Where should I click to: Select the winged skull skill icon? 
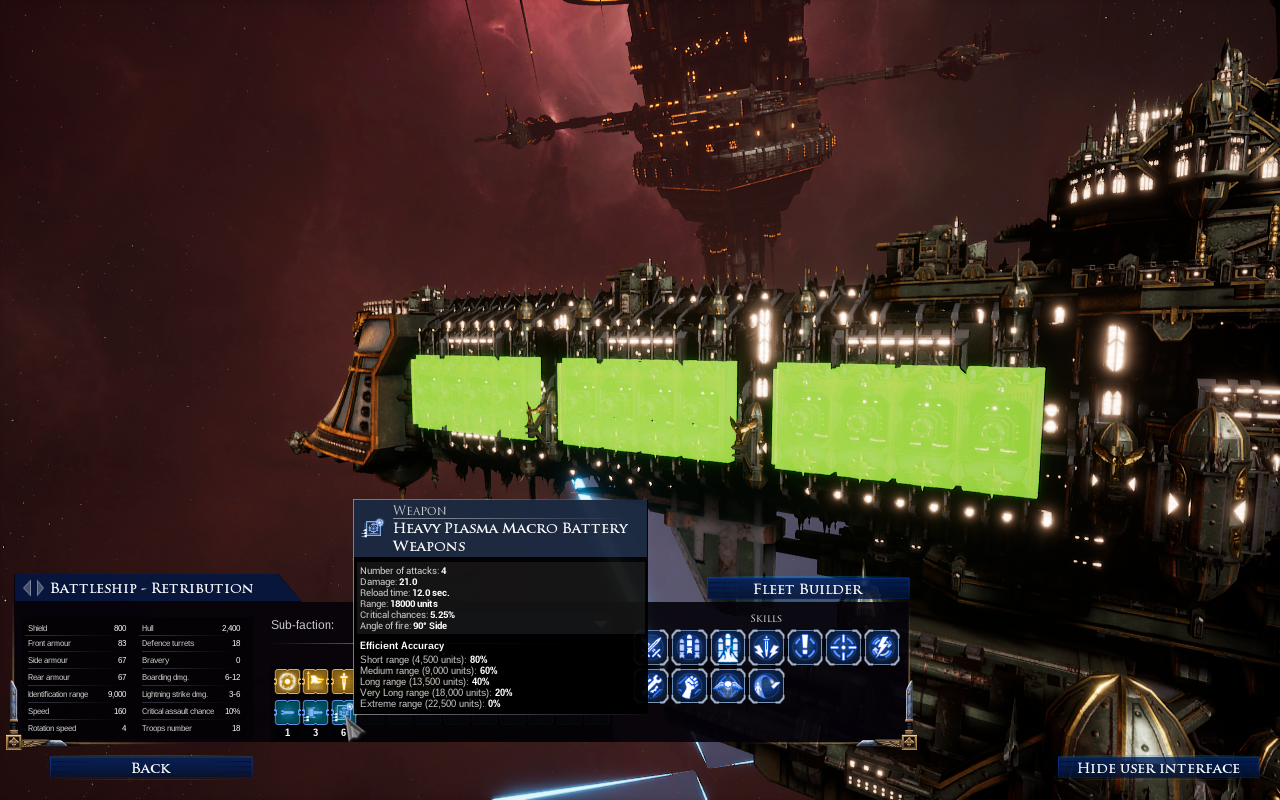[x=728, y=686]
